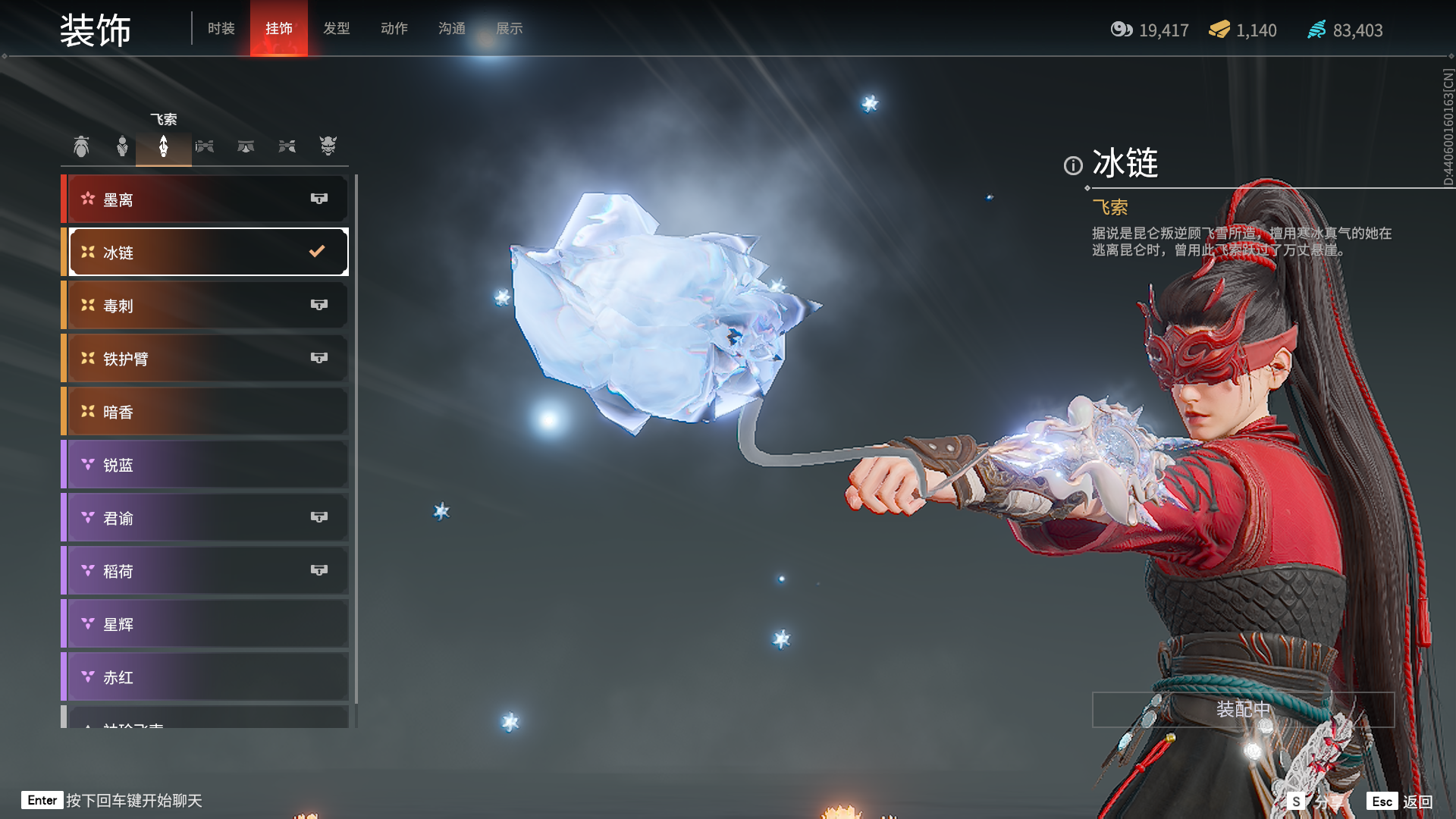Click the 分享 share button
This screenshot has height=819, width=1456.
[x=1315, y=802]
